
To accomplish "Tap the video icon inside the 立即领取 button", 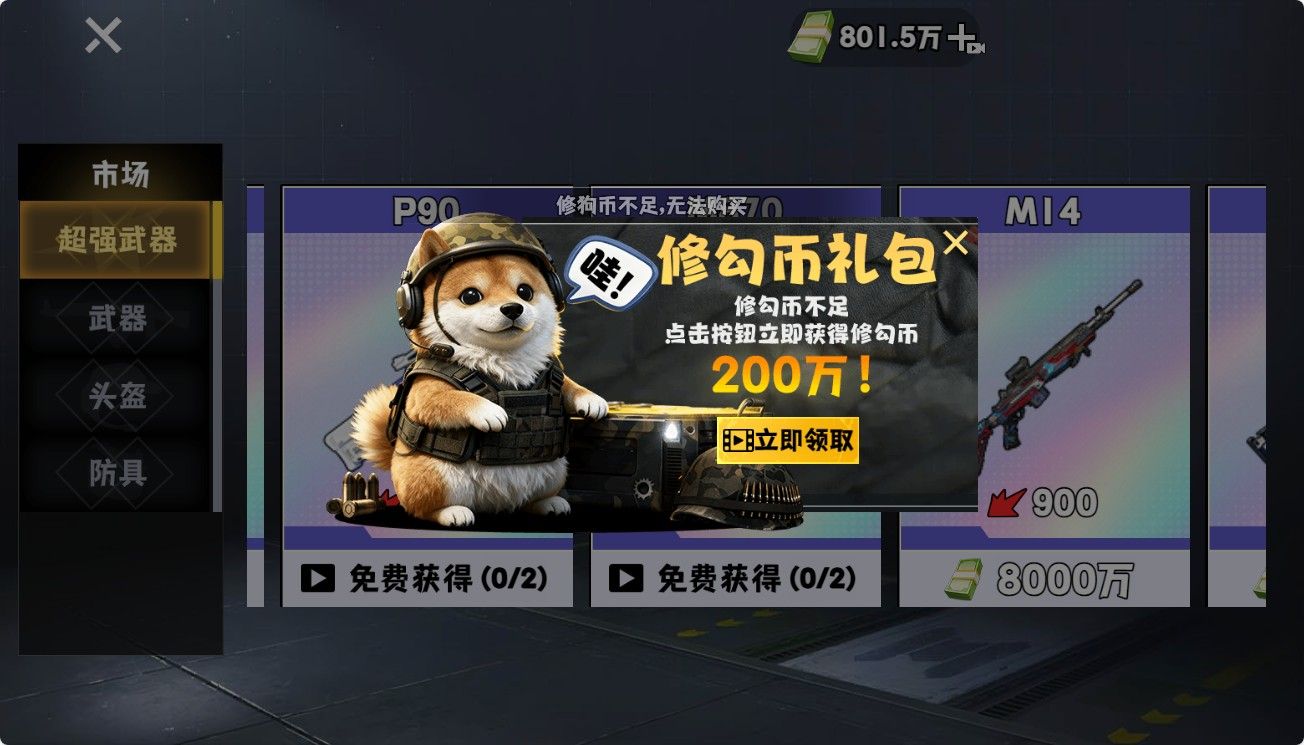I will [x=736, y=440].
